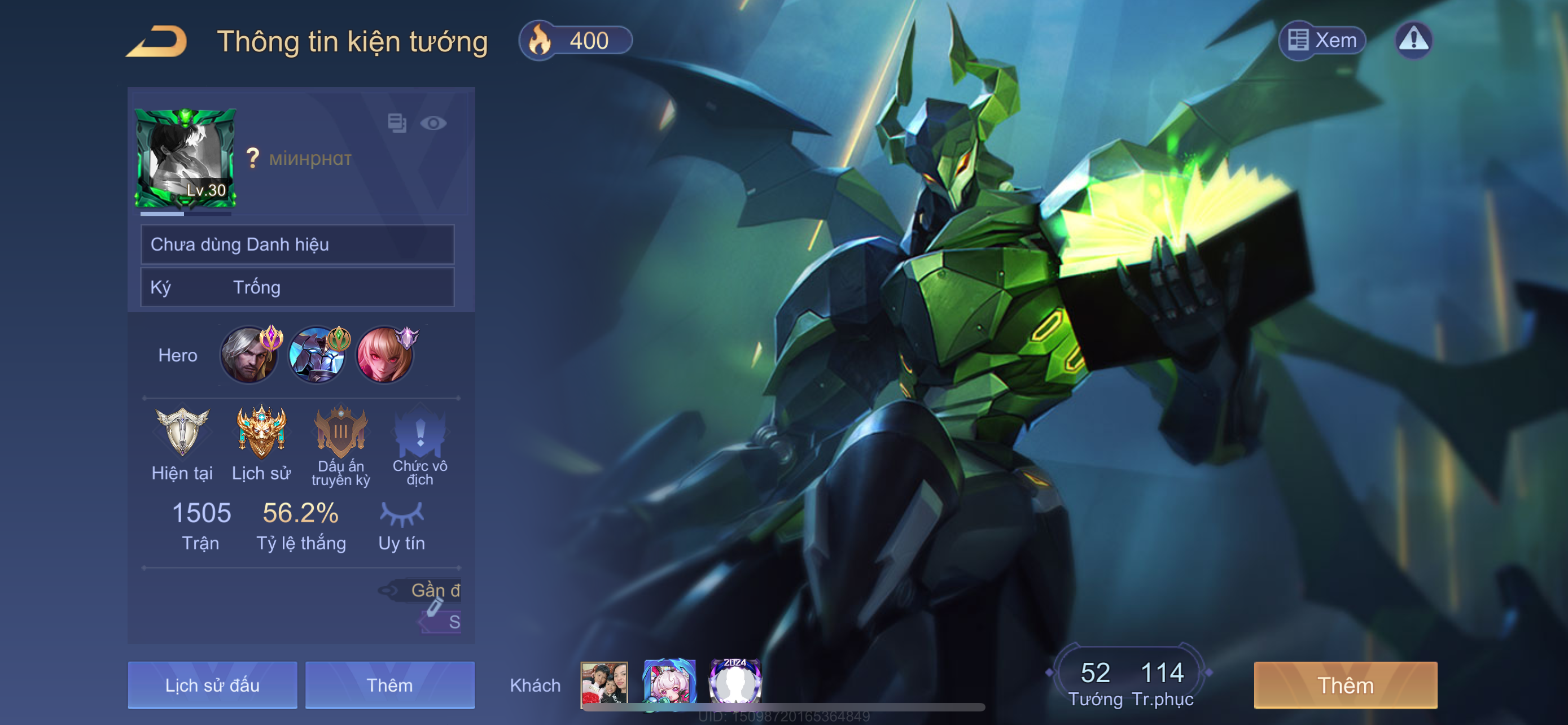Viewport: 1568px width, 725px height.
Task: View the blue armored hero portrait
Action: click(317, 355)
